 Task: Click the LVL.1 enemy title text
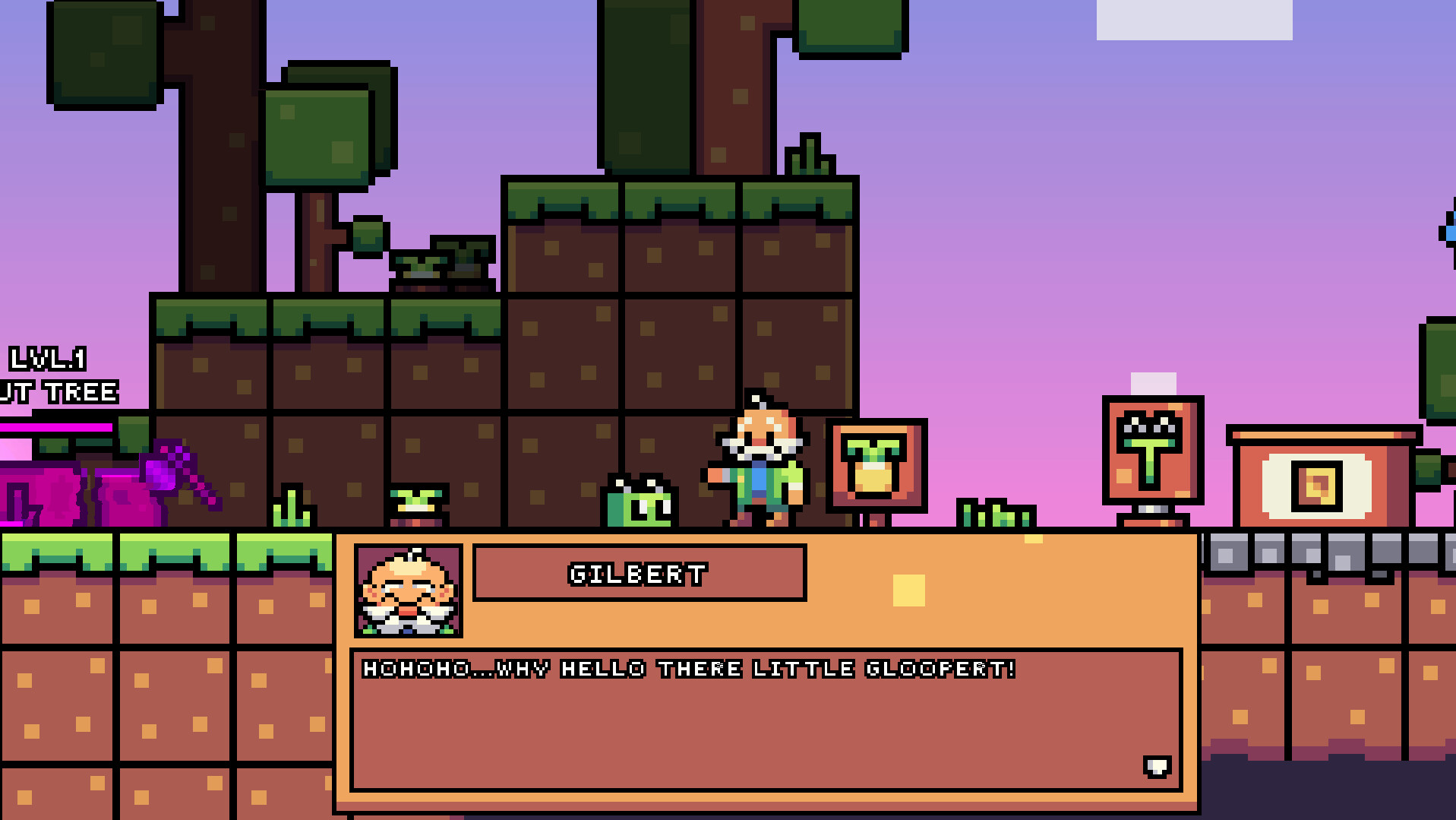[x=47, y=357]
